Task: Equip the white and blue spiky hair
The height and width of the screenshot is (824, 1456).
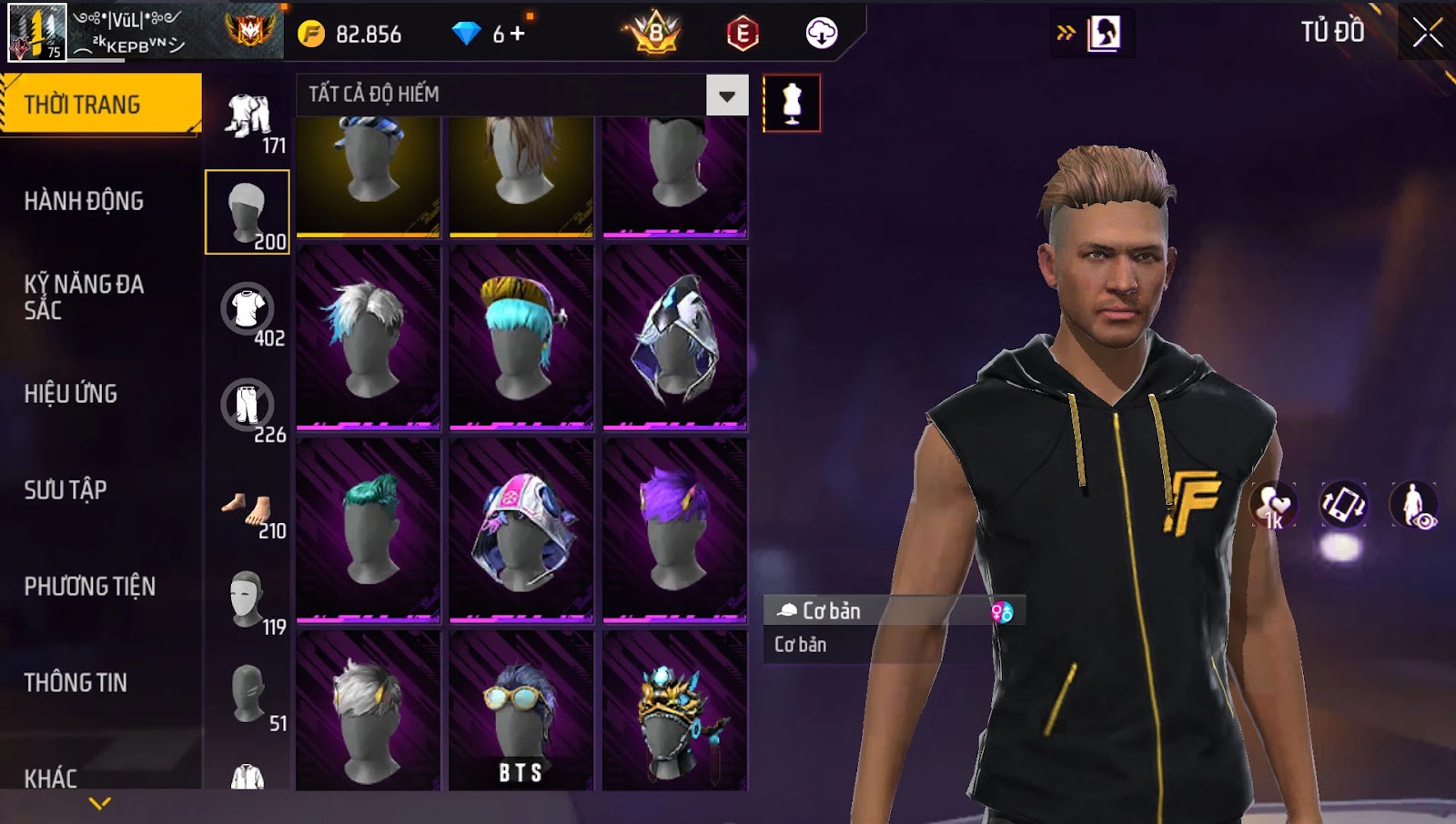Action: [368, 337]
